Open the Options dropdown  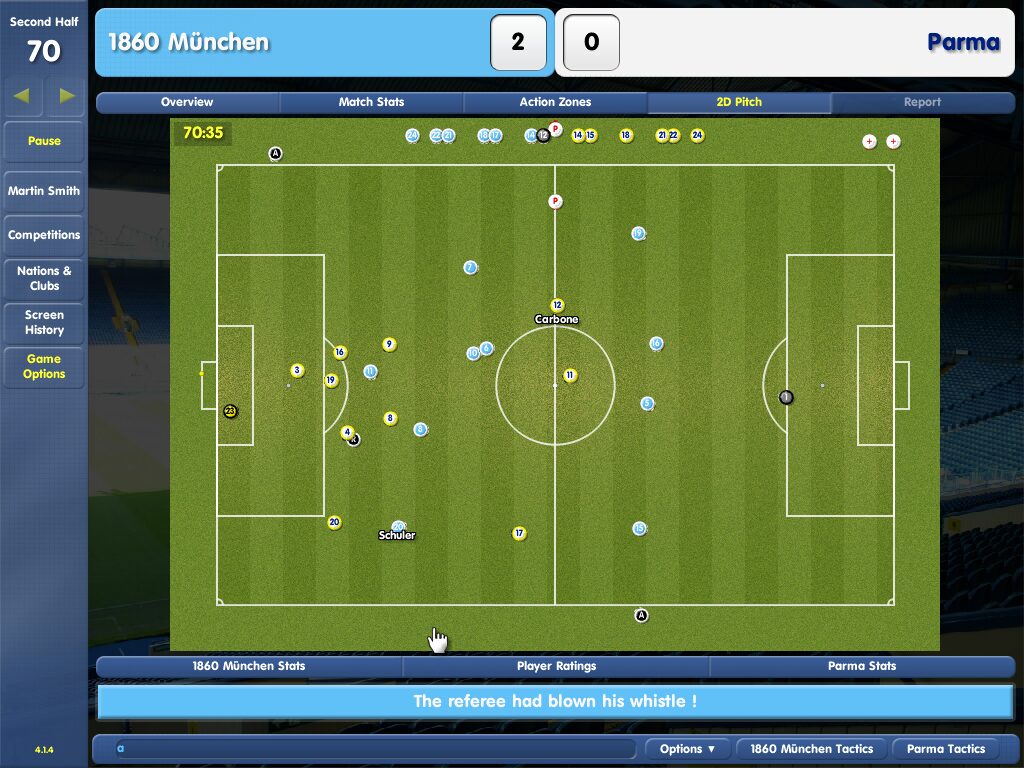[x=688, y=749]
